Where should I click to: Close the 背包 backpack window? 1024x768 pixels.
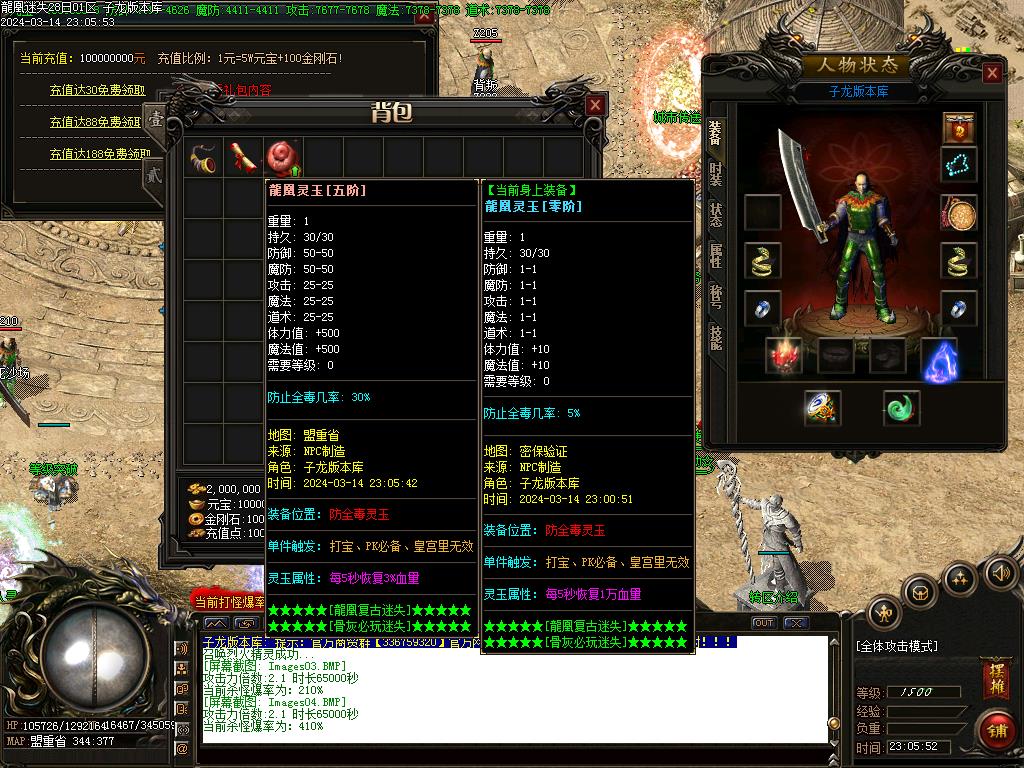595,105
